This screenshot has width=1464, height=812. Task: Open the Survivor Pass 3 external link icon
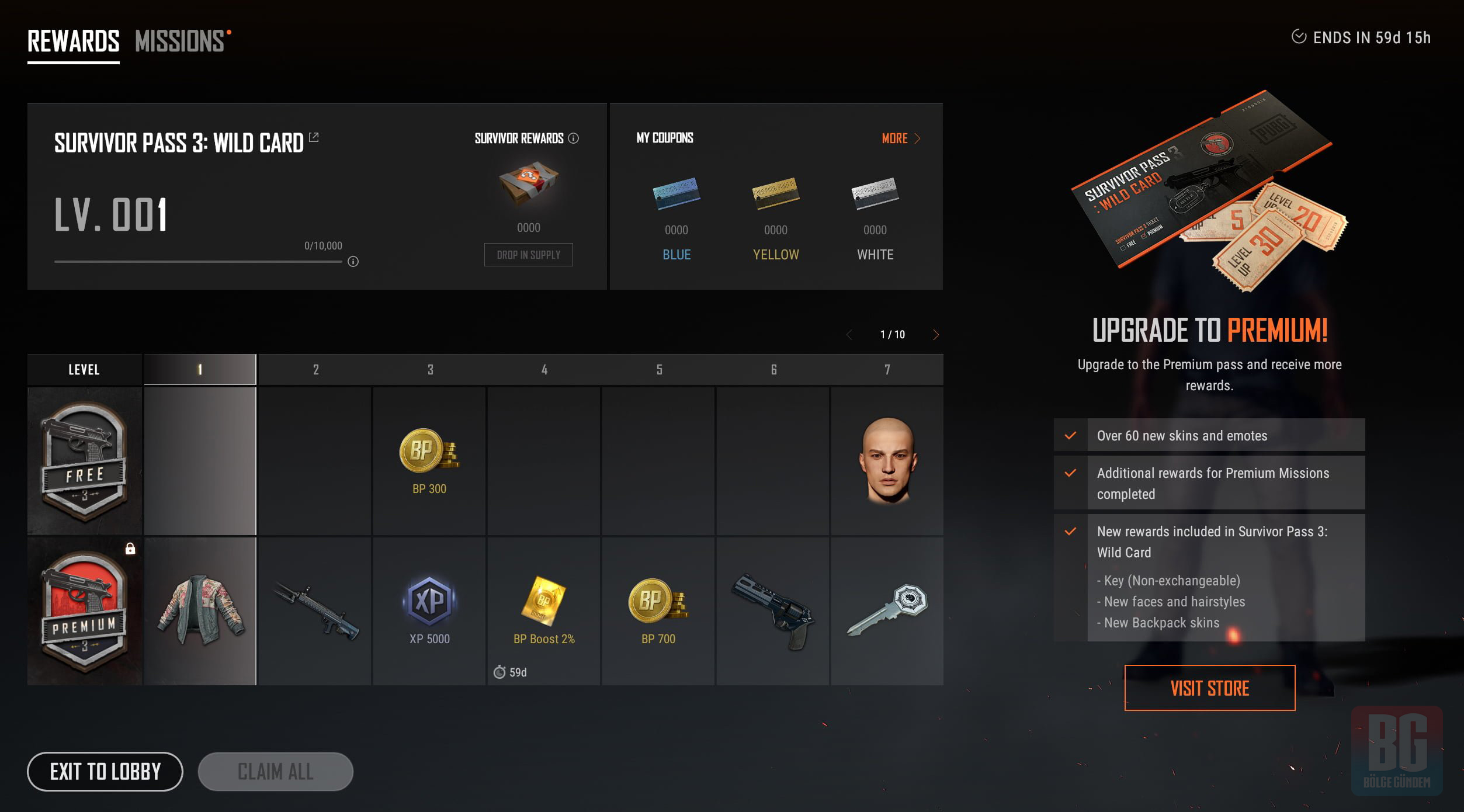314,137
